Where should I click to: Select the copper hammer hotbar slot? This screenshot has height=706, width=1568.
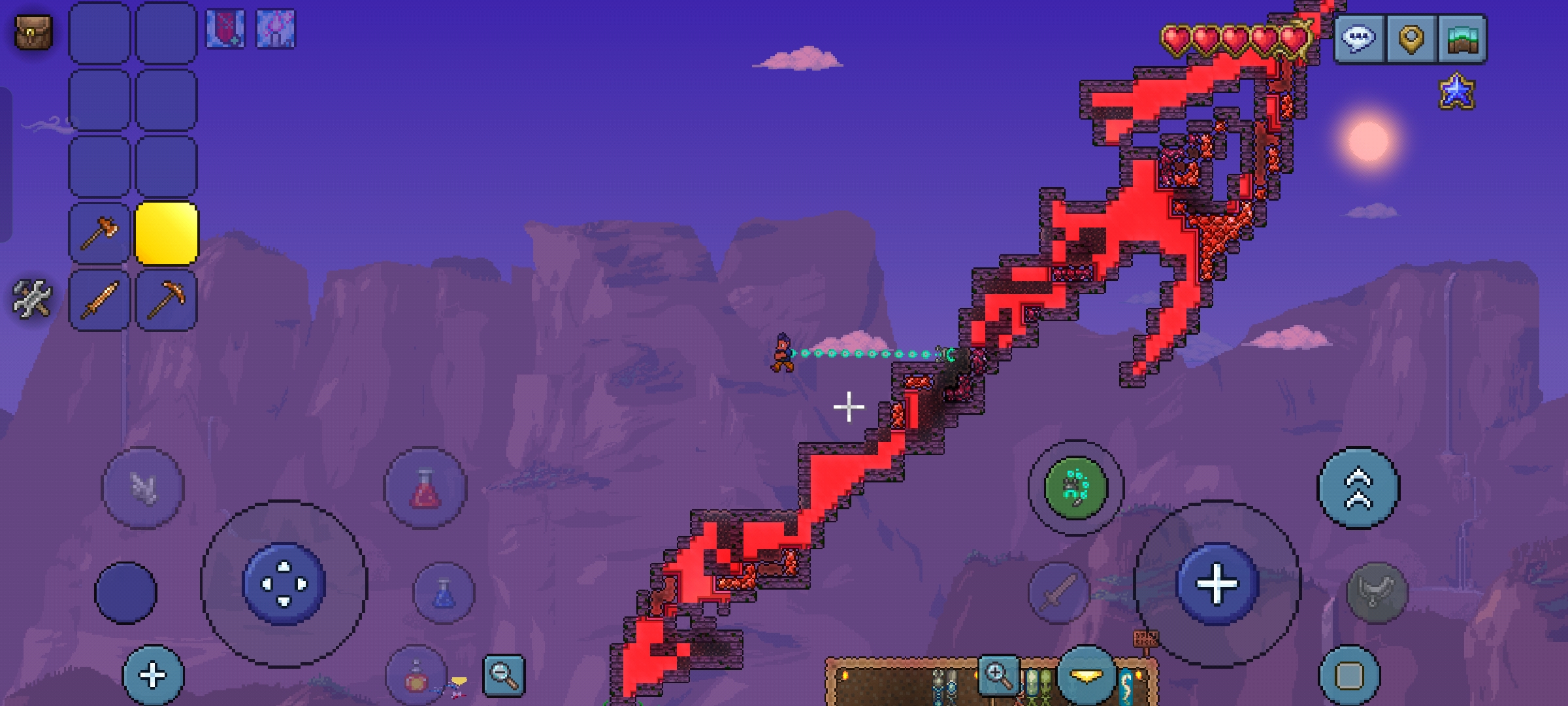pyautogui.click(x=99, y=233)
